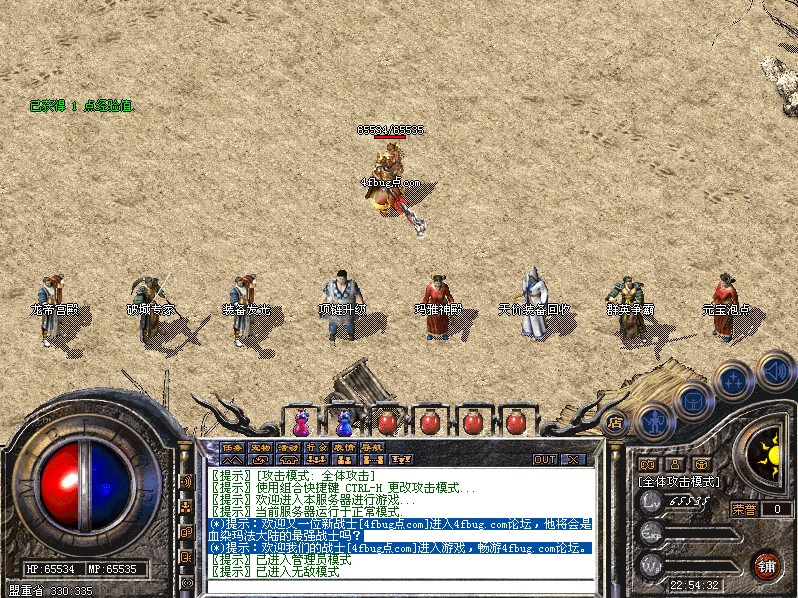Change the 全体攻击模式 attack mode label
The image size is (798, 598).
tap(679, 481)
